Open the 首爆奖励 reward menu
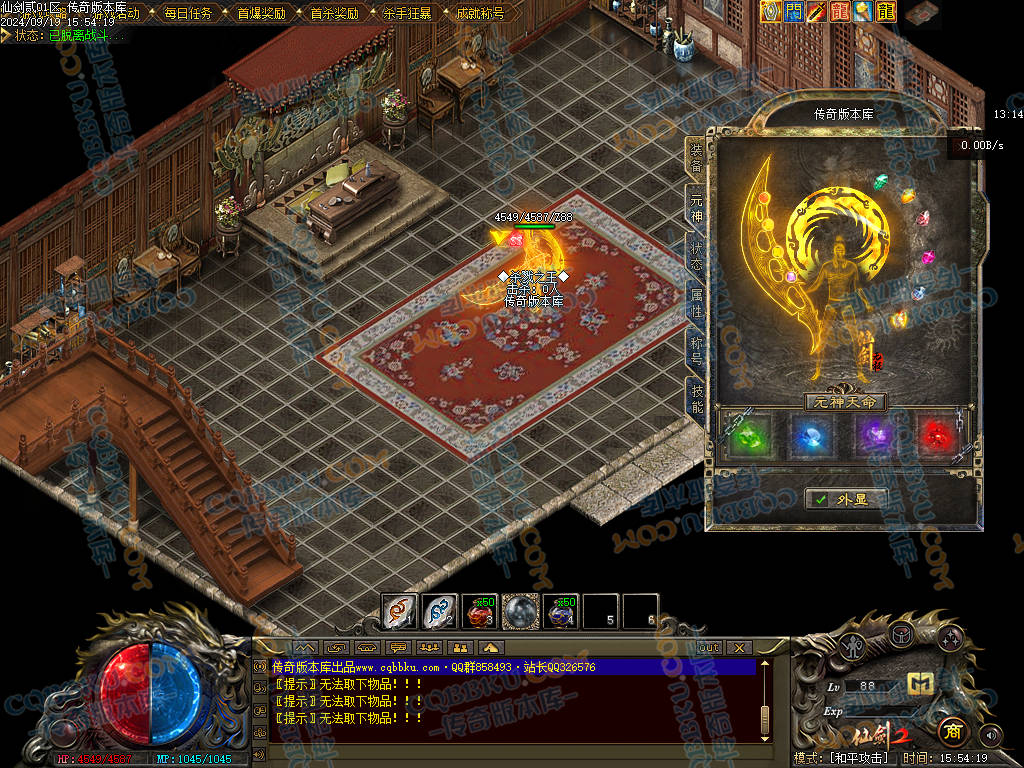 point(261,14)
